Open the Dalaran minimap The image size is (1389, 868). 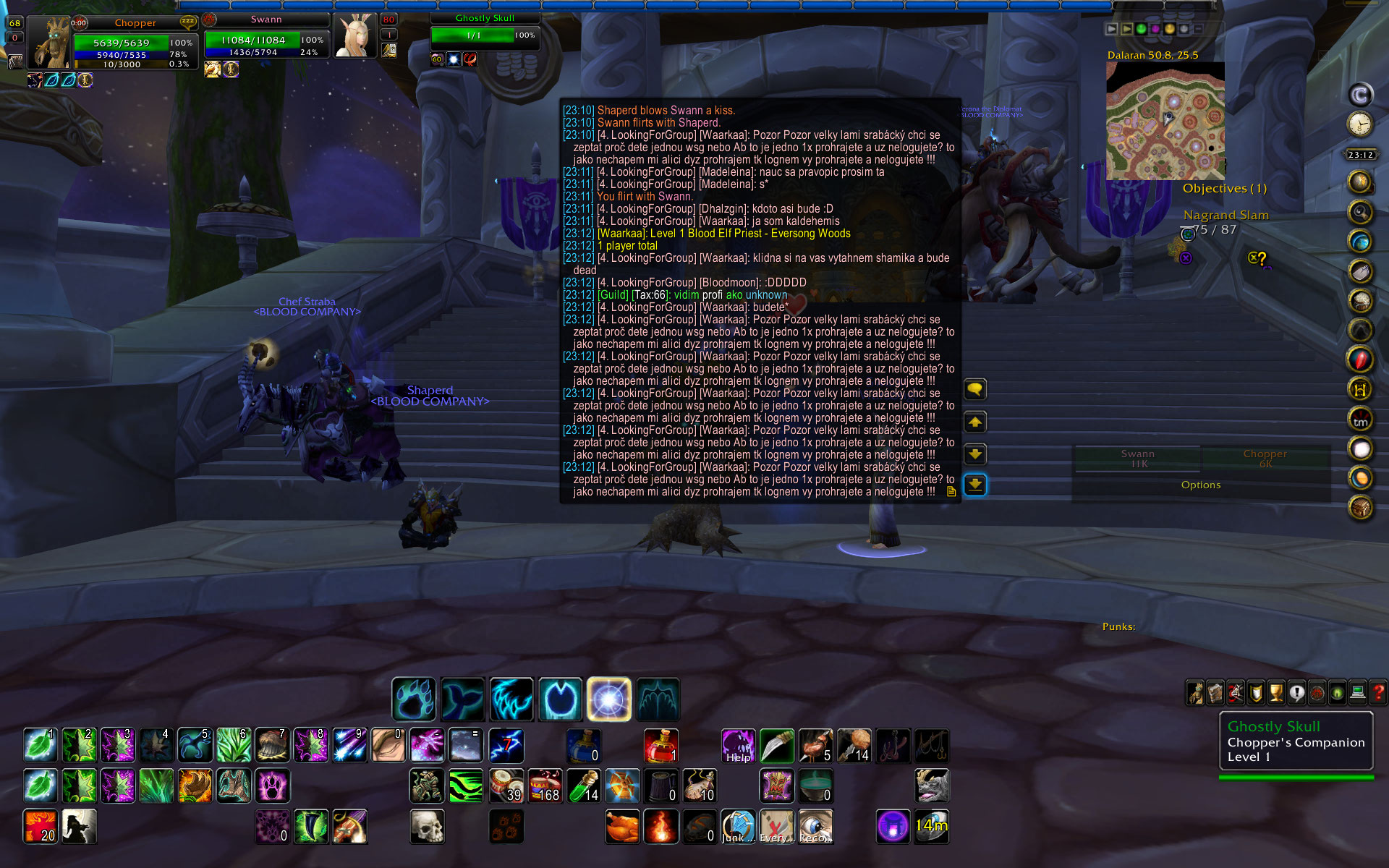coord(1165,121)
